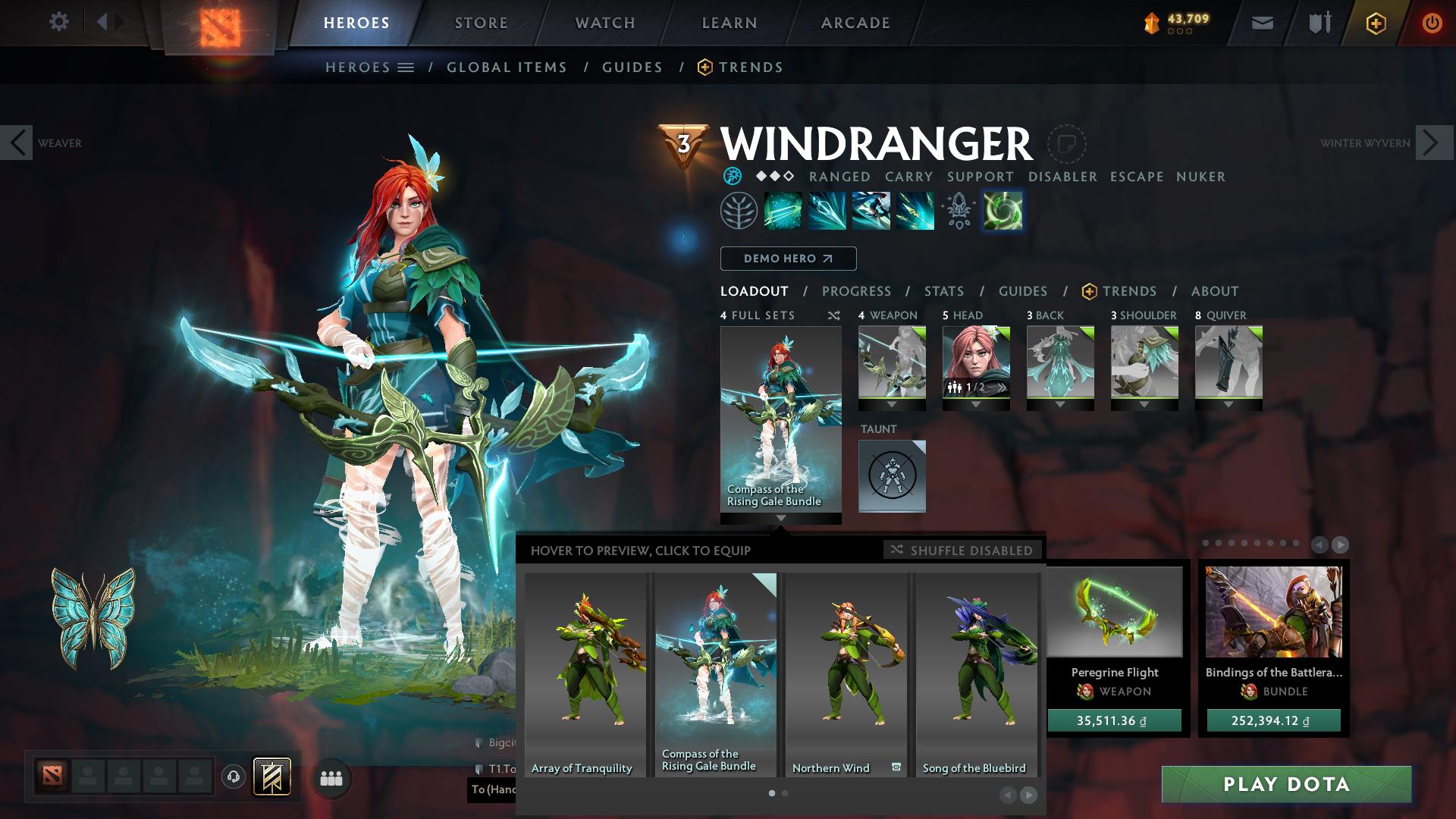Open the ARCADE menu item
Viewport: 1456px width, 819px height.
(x=855, y=22)
